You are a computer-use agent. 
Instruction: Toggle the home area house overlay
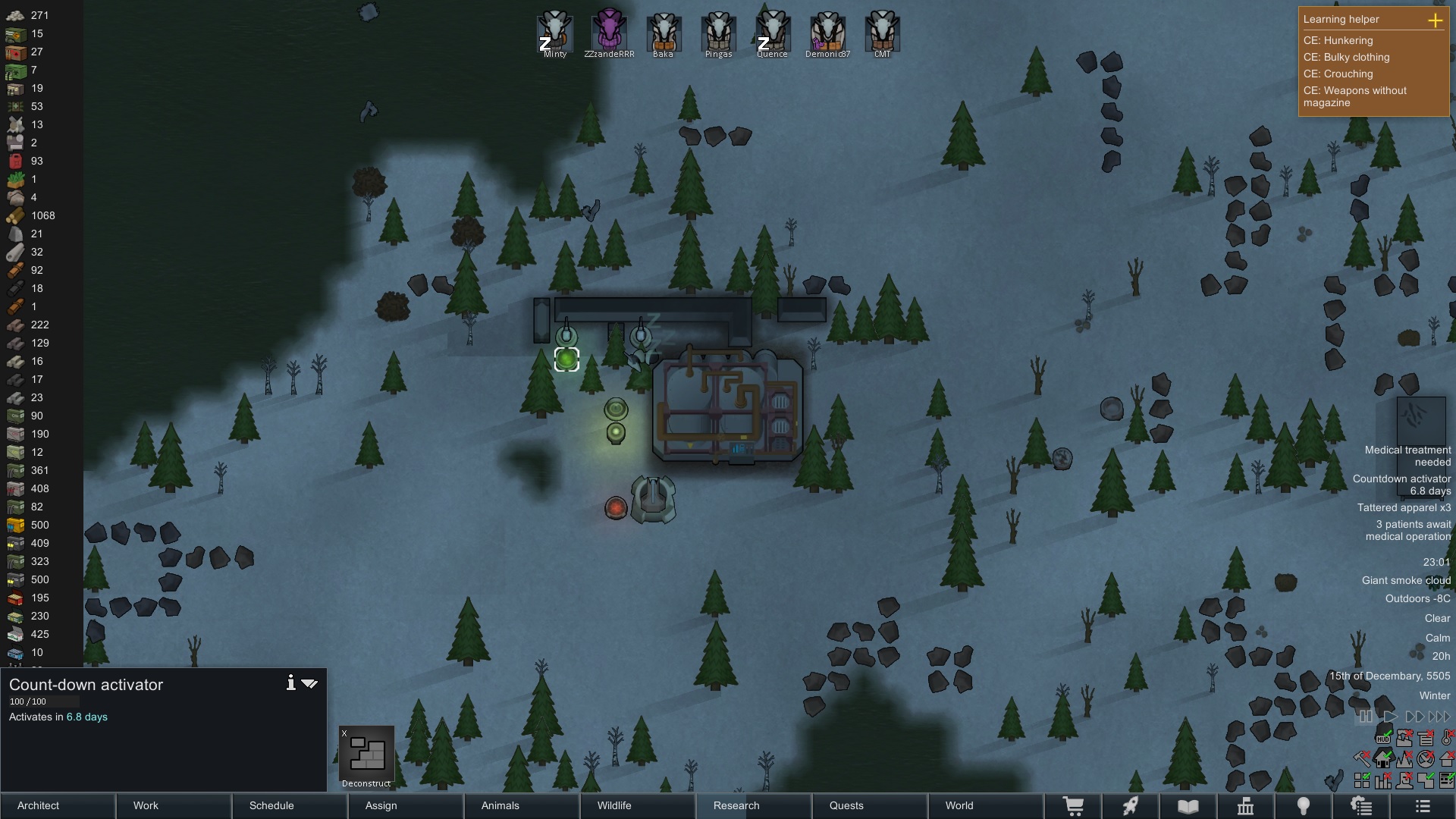pyautogui.click(x=1383, y=758)
